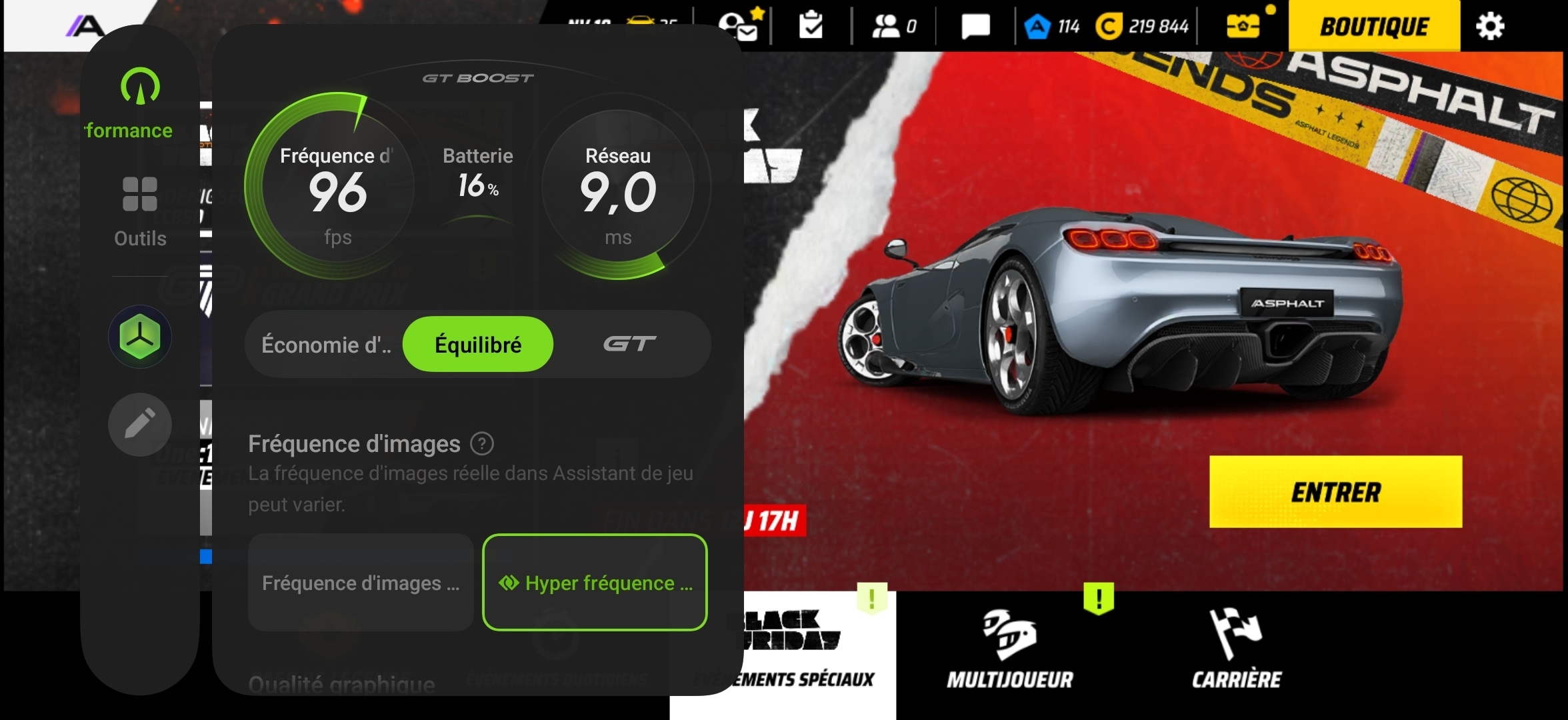The height and width of the screenshot is (720, 1568).
Task: Open the BOUTIQUE store
Action: (x=1373, y=27)
